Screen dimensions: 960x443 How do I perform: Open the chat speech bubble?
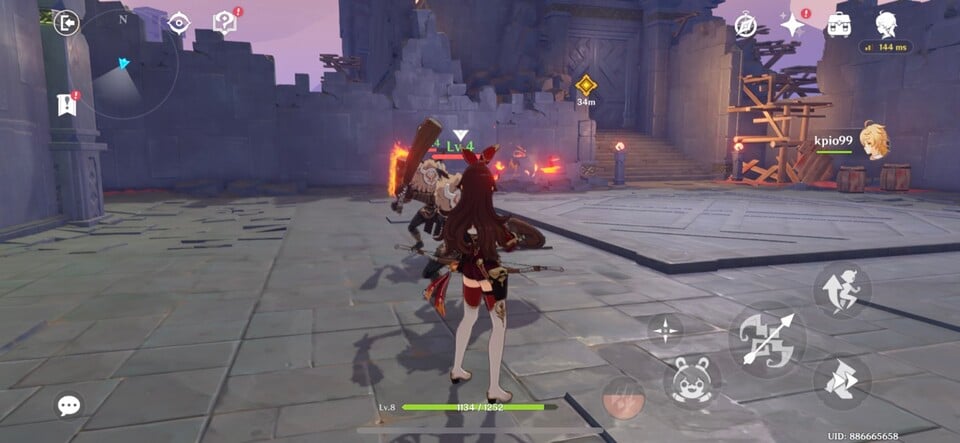[69, 405]
